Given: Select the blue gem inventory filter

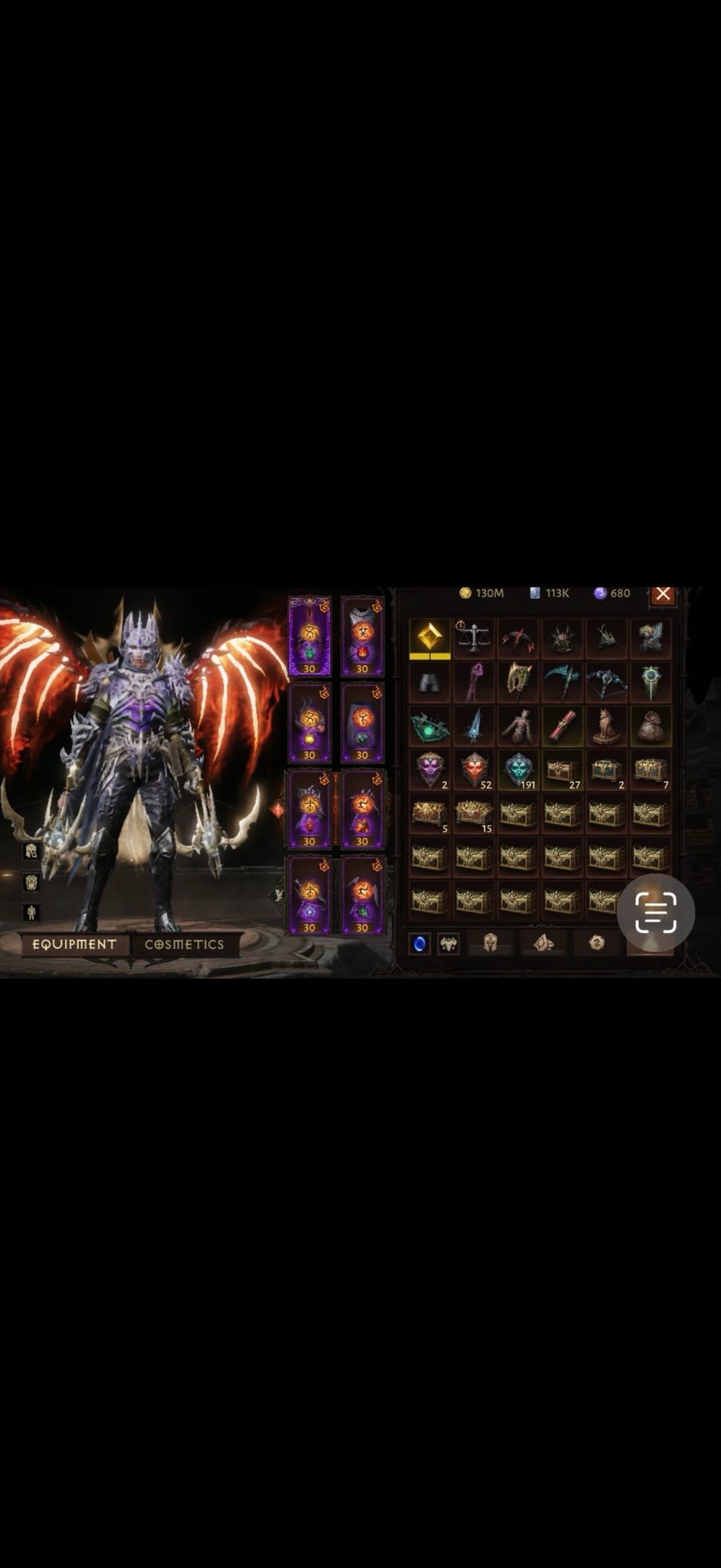Looking at the screenshot, I should pyautogui.click(x=420, y=943).
